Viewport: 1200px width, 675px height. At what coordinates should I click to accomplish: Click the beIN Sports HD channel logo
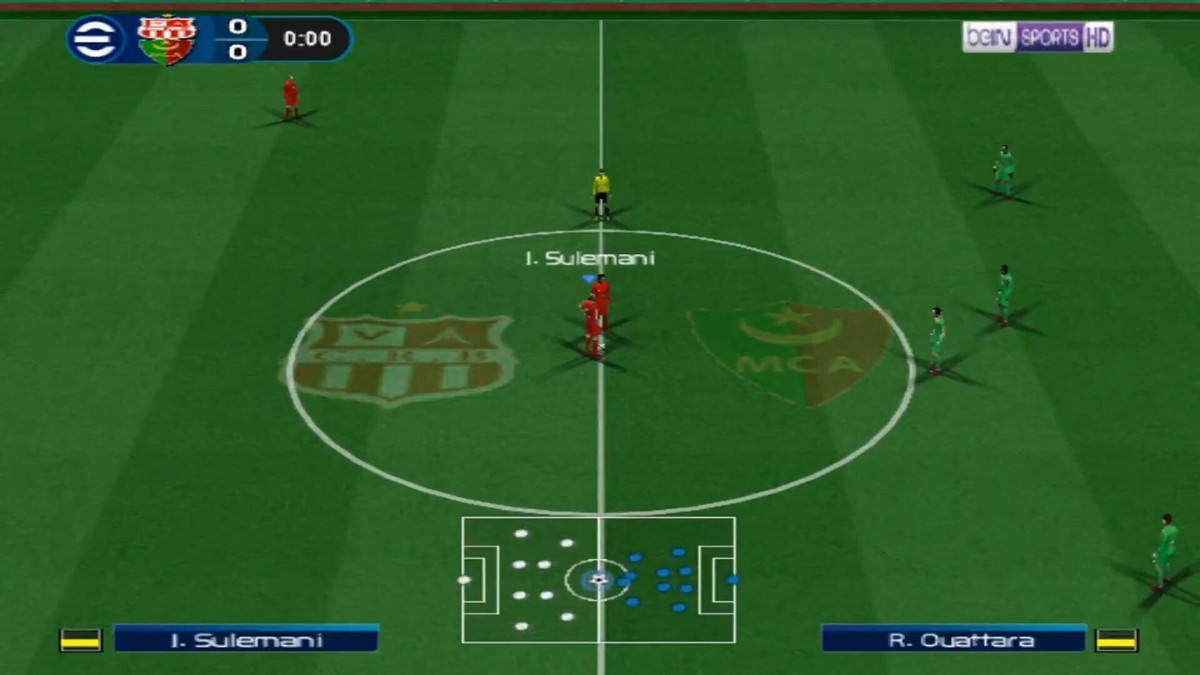click(1037, 38)
